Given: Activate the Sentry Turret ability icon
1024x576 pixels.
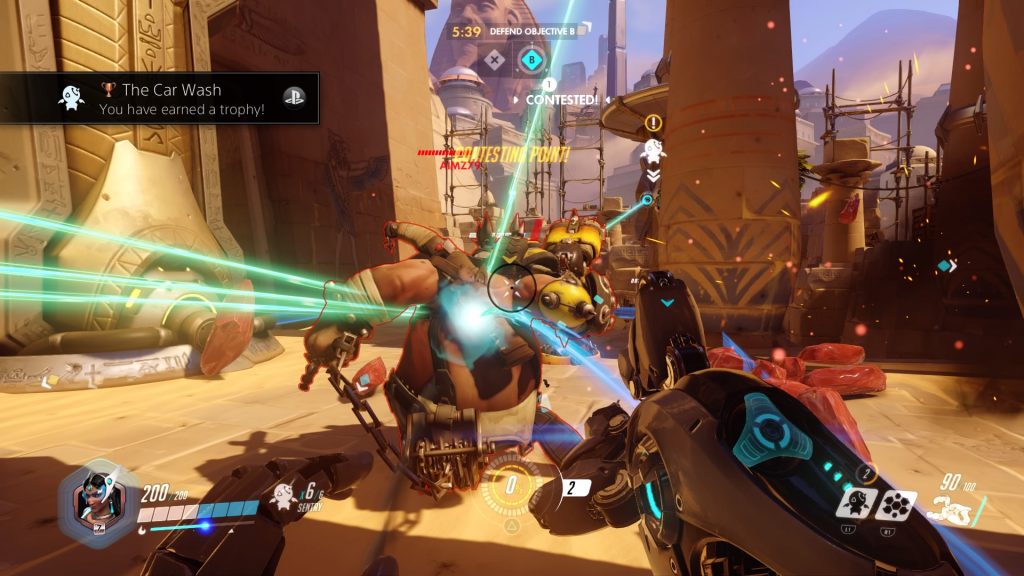Looking at the screenshot, I should pyautogui.click(x=858, y=503).
